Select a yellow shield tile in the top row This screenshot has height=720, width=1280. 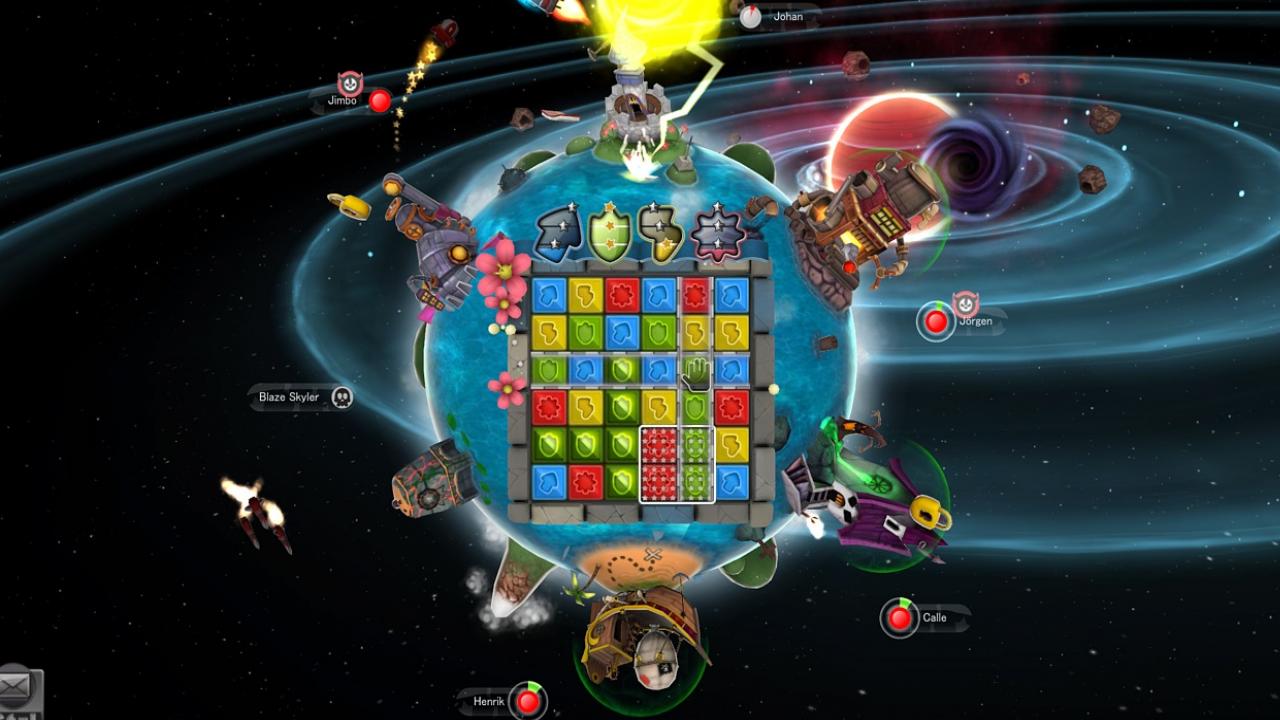585,292
